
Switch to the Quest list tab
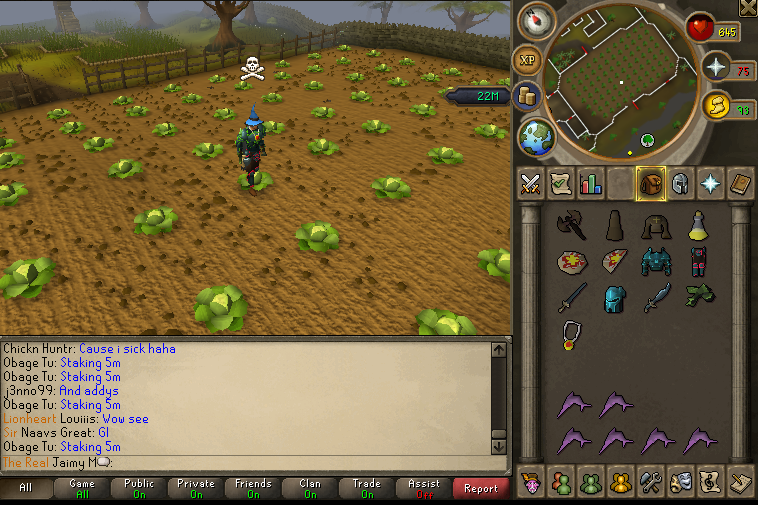pos(561,183)
